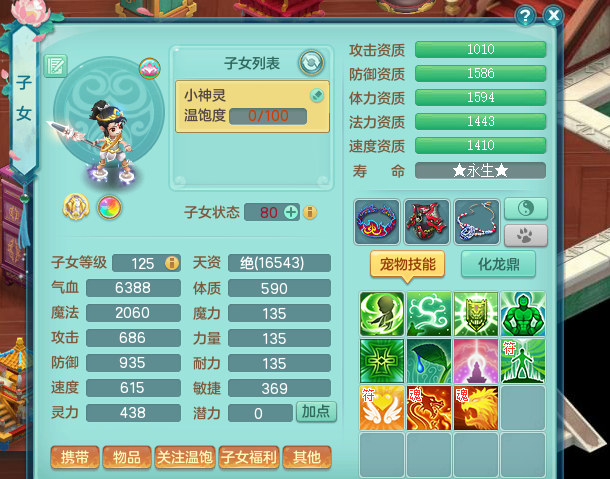Viewport: 610px width, 479px height.
Task: Close the child panel window
Action: point(553,15)
